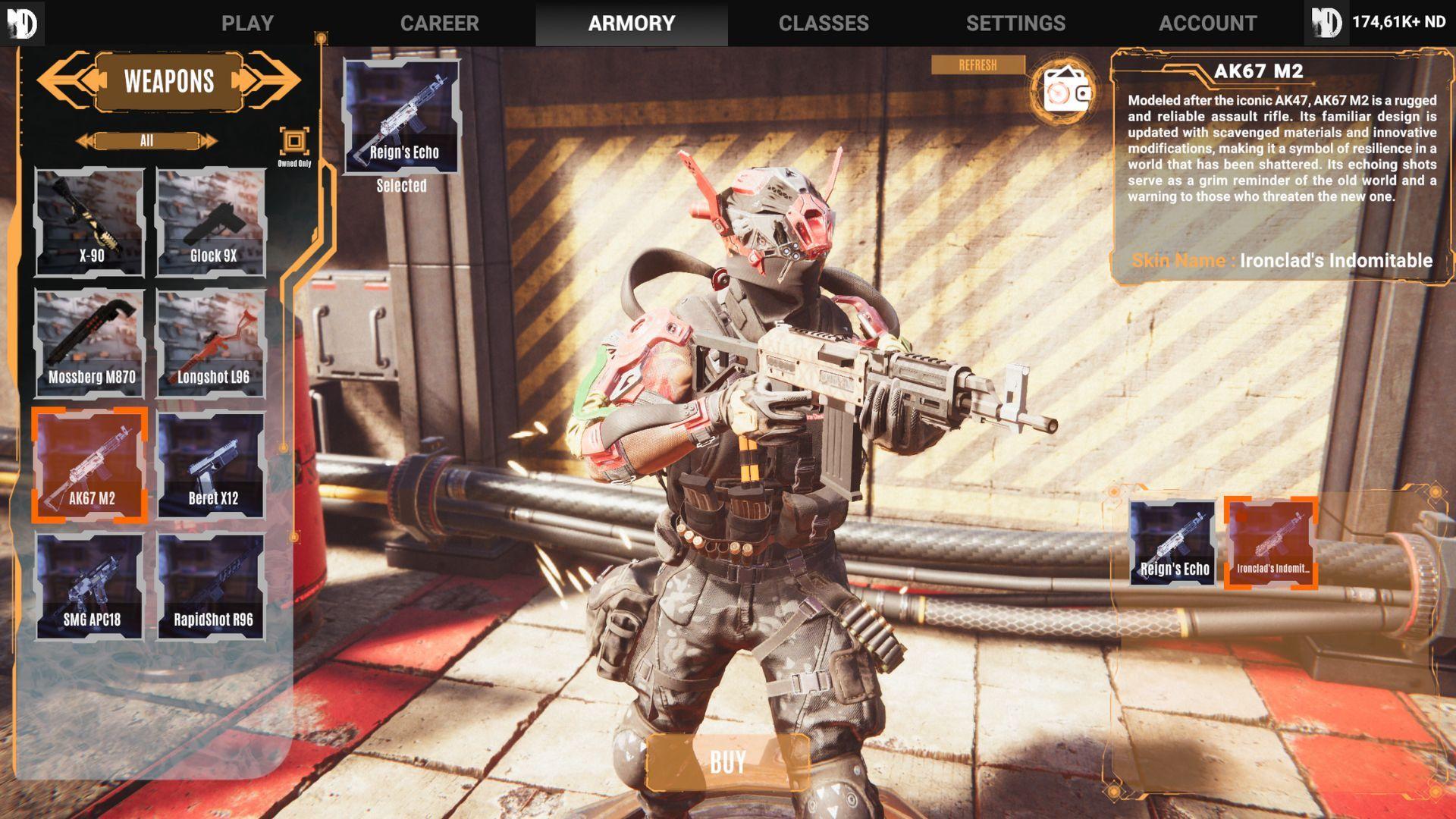Select the X-90 weapon tile
The image size is (1456, 819).
pyautogui.click(x=90, y=223)
